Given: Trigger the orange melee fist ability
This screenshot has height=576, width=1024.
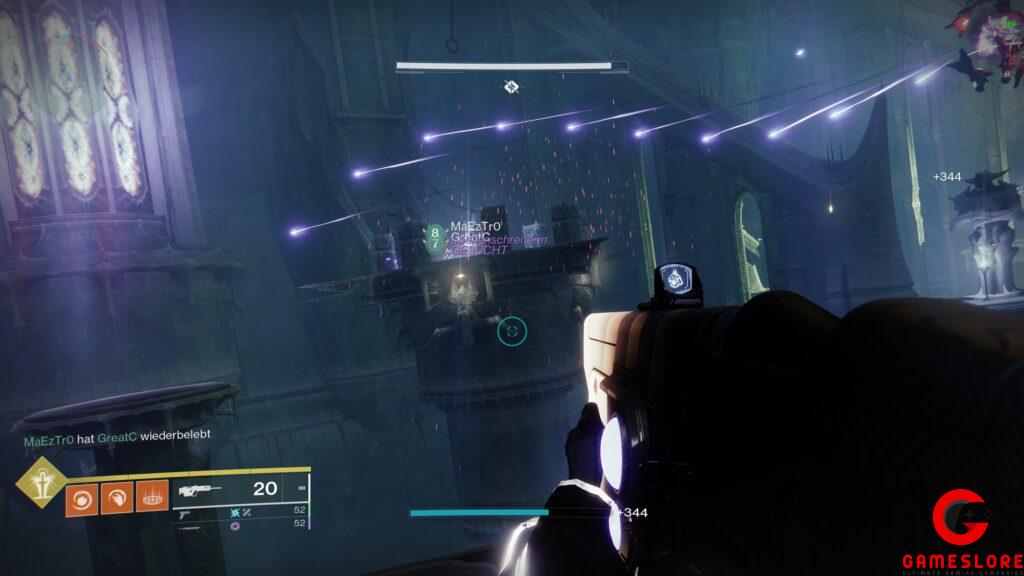Looking at the screenshot, I should pos(116,498).
